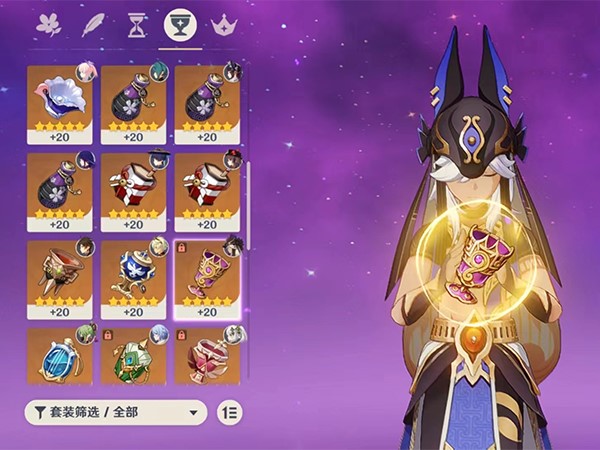Switch to the flower artifact tab
This screenshot has height=450, width=600.
click(48, 25)
